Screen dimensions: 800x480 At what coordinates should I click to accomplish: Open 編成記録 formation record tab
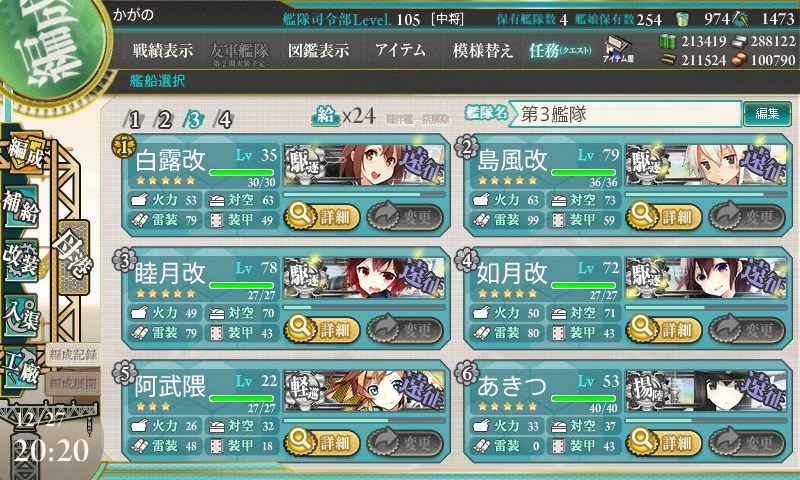73,354
